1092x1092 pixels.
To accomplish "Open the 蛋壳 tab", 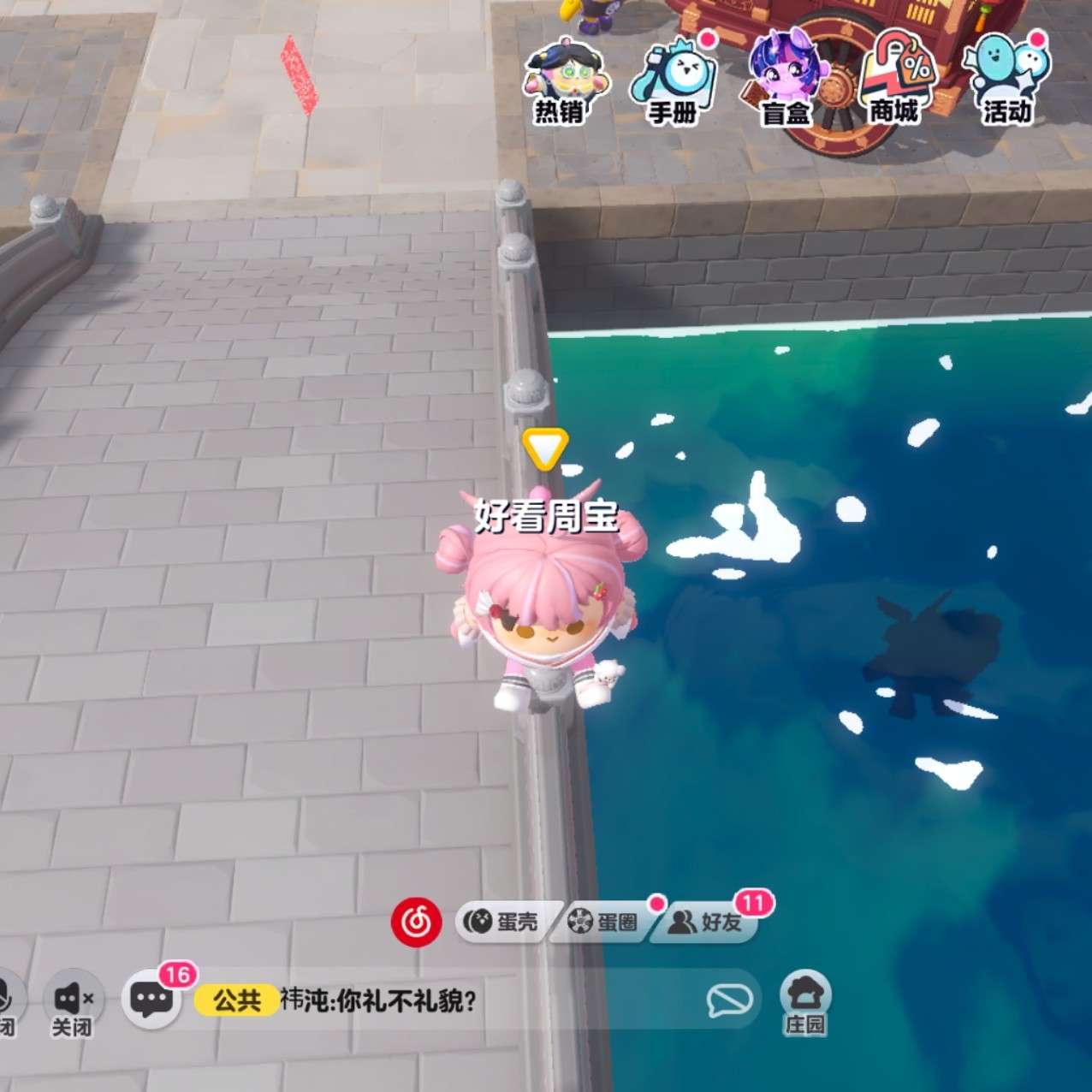I will point(502,922).
